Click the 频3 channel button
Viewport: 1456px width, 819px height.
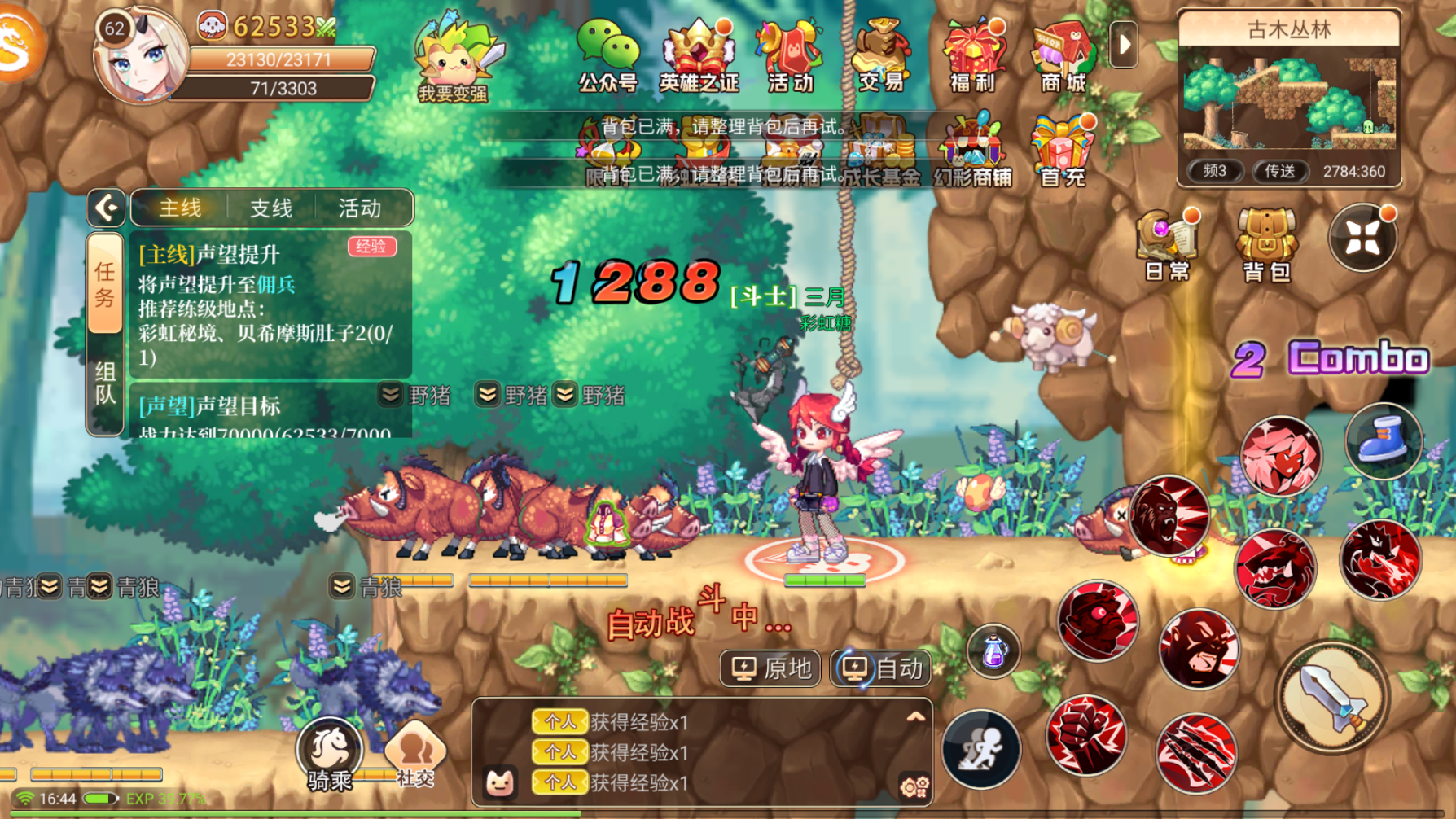[x=1217, y=171]
